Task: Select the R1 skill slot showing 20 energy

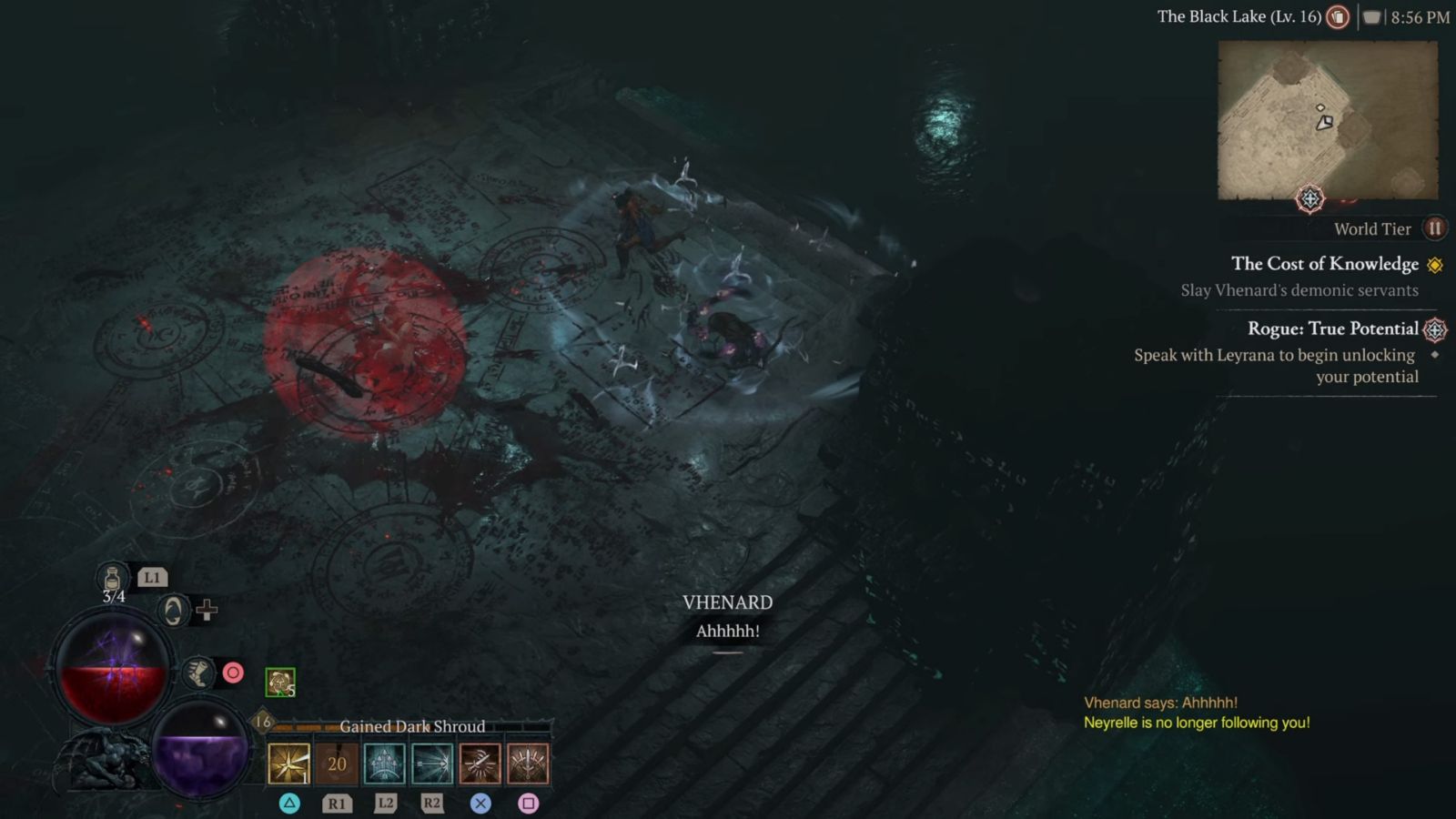Action: pyautogui.click(x=337, y=764)
